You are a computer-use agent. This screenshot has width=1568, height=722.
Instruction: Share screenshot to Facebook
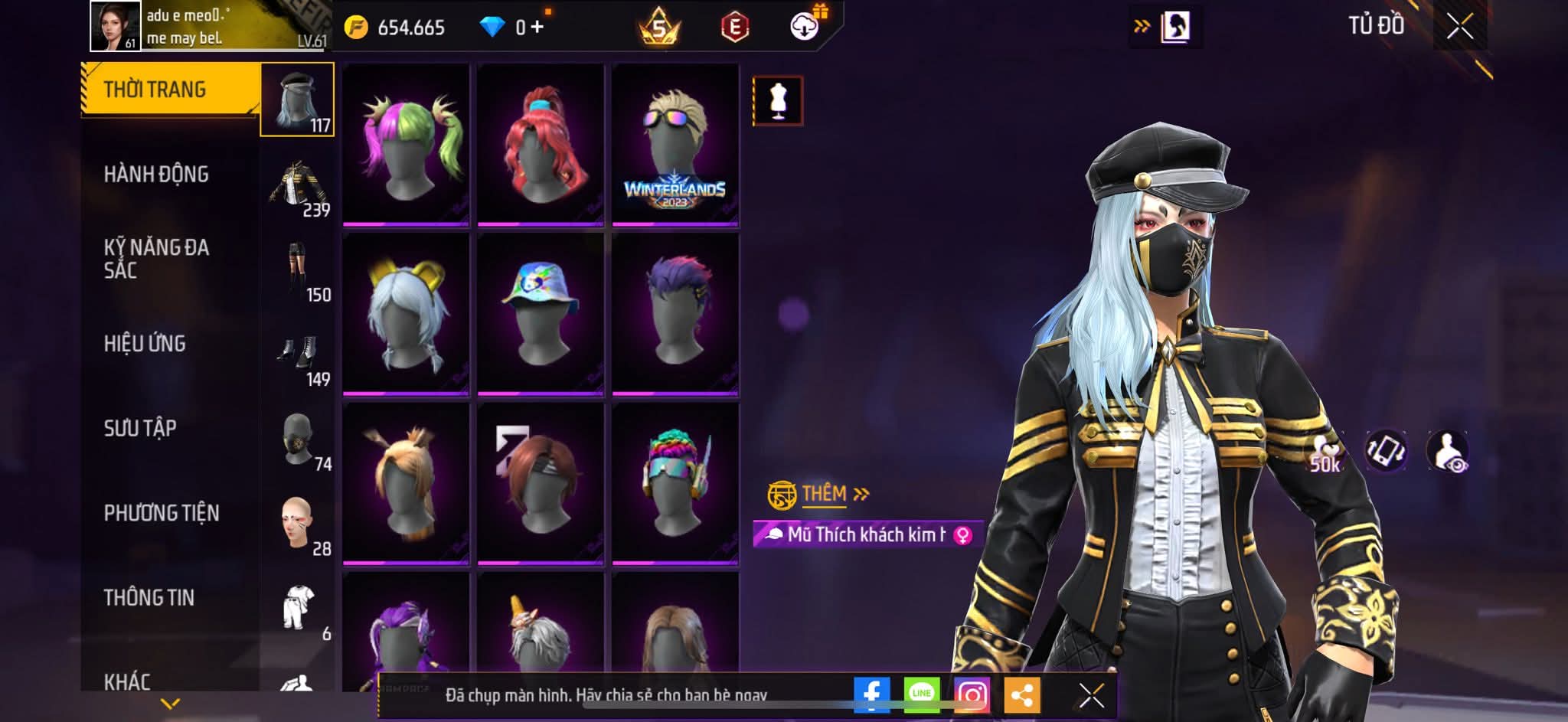point(871,694)
